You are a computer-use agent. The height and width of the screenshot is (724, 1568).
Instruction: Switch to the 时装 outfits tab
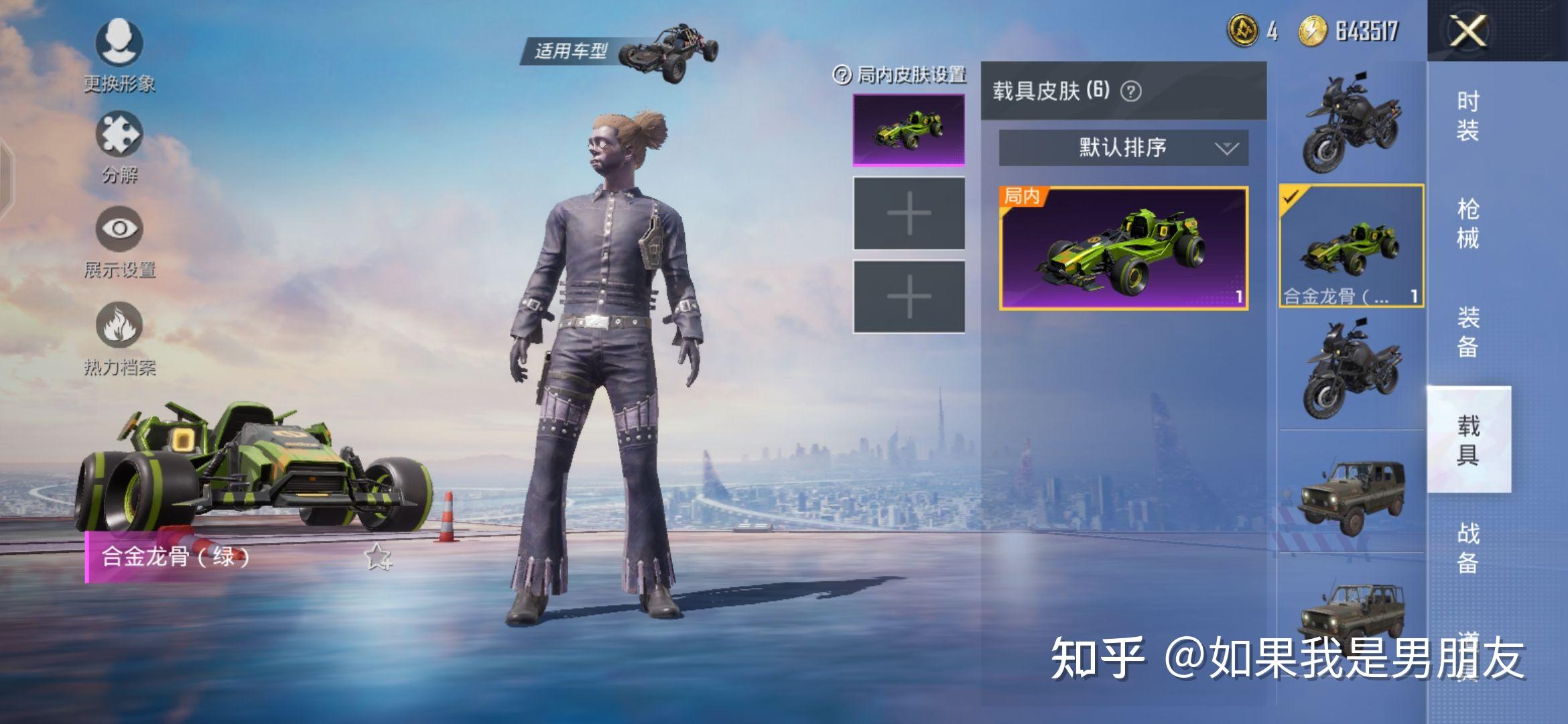1467,115
